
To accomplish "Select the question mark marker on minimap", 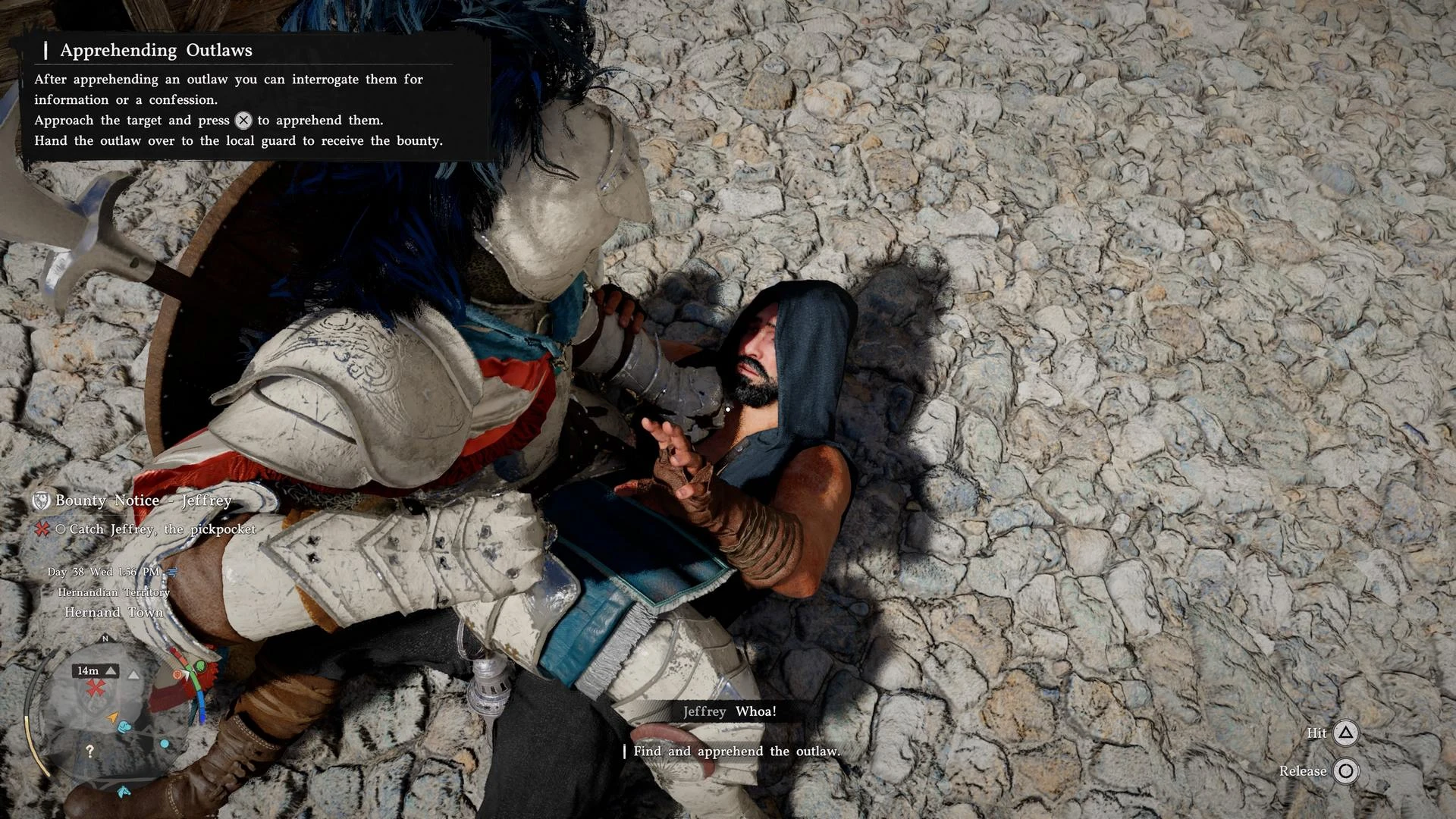I will pos(90,751).
